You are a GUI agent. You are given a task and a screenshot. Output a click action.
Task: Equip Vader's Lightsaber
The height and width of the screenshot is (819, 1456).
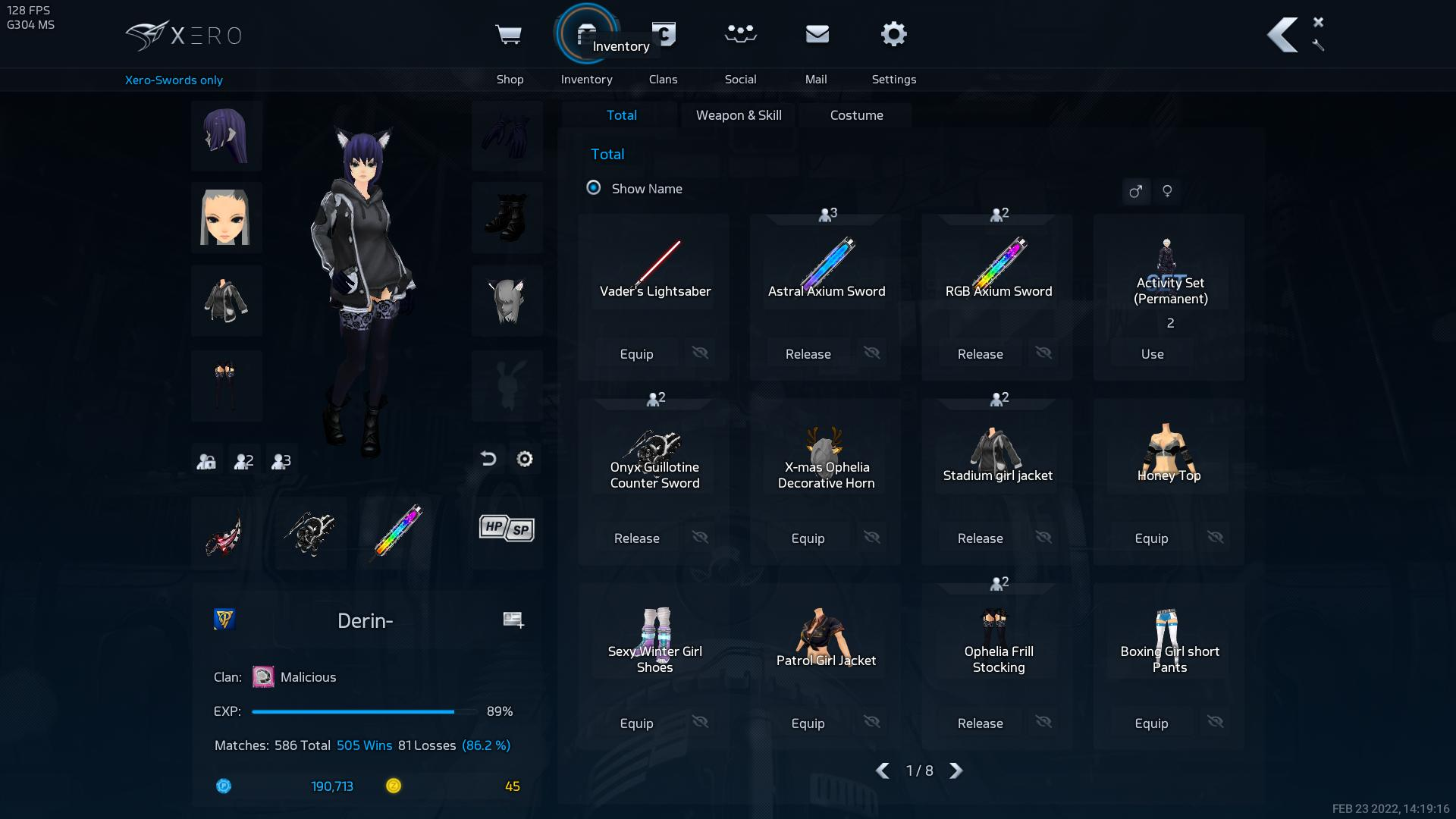pyautogui.click(x=636, y=354)
